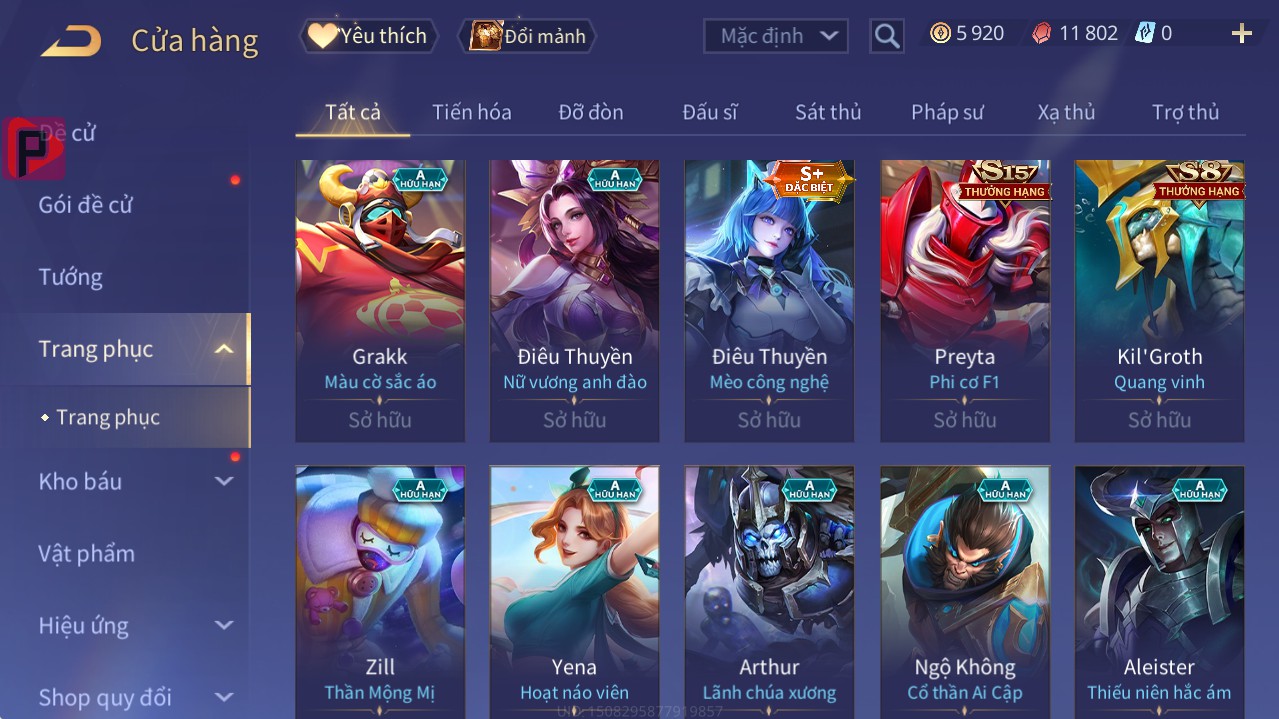Open the Vật phẩm section

point(87,553)
